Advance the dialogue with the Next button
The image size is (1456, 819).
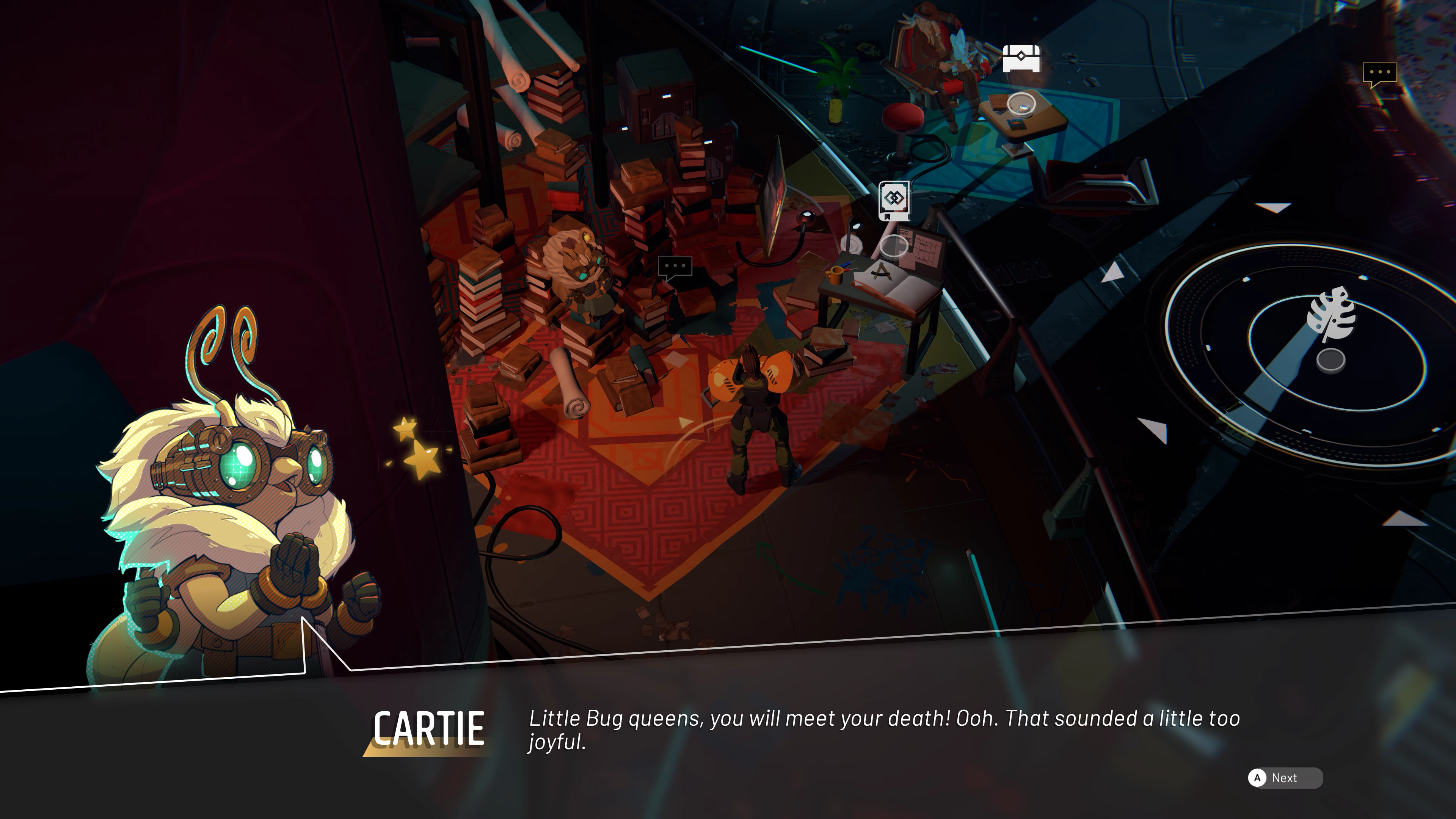[1284, 778]
